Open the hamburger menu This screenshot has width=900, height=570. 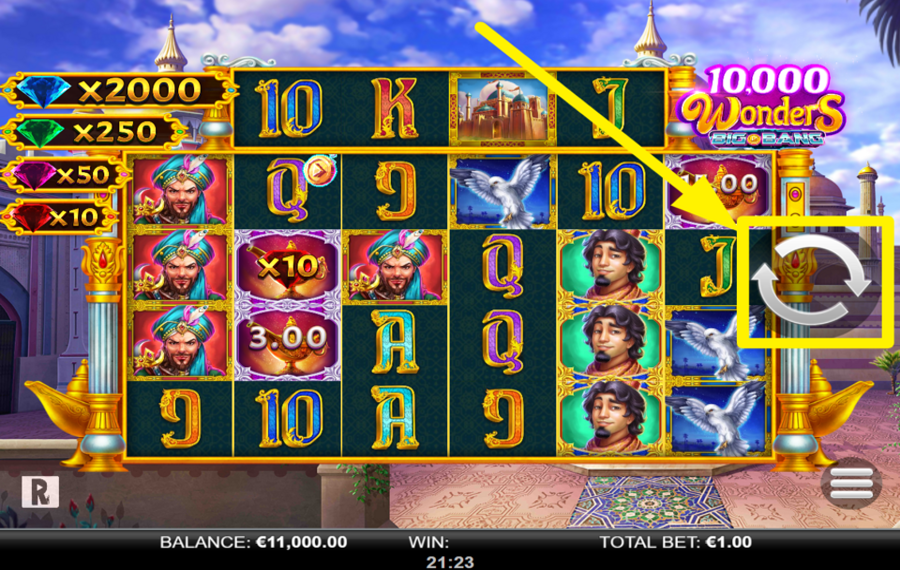tap(851, 484)
